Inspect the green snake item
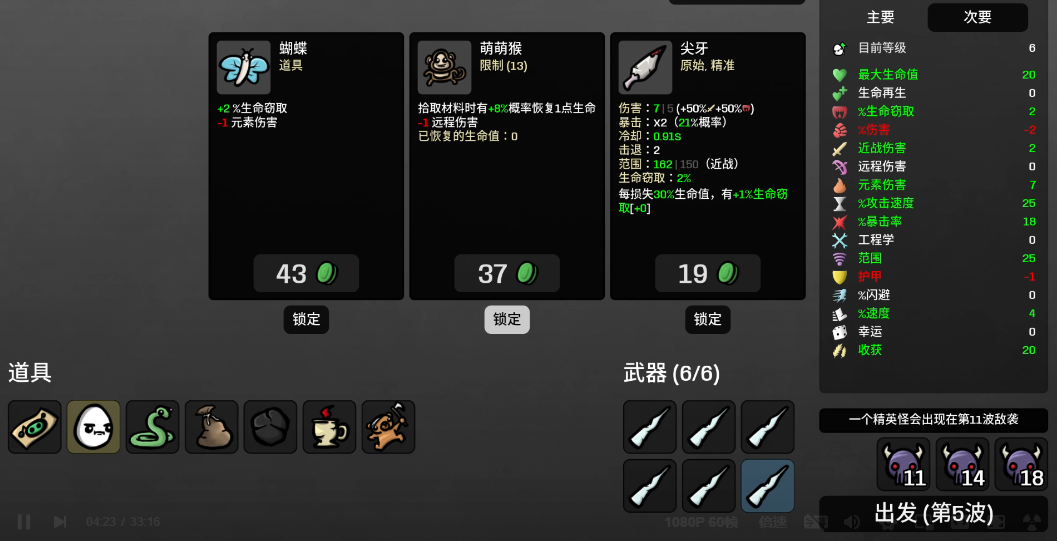The width and height of the screenshot is (1057, 541). (153, 427)
